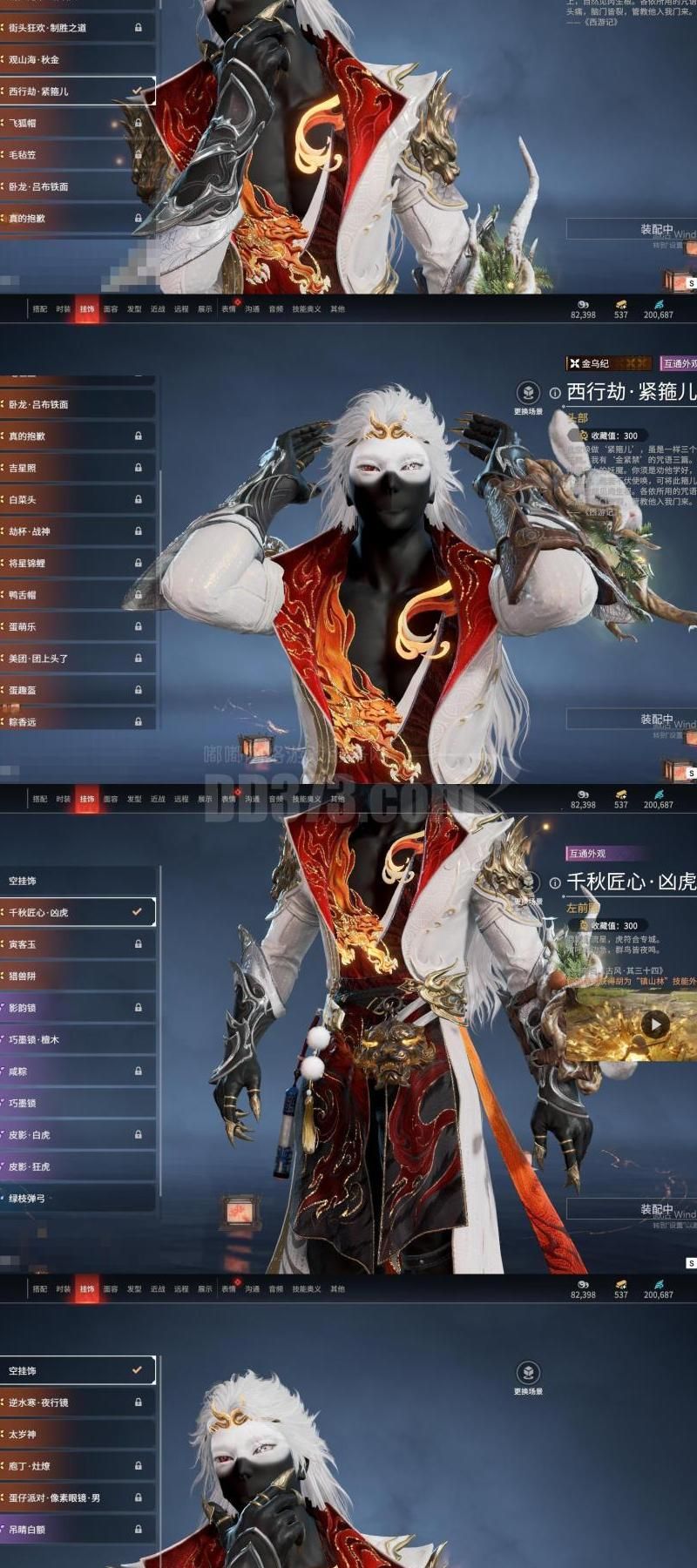Click the 绿枝弹弓 list entry

[x=77, y=1198]
